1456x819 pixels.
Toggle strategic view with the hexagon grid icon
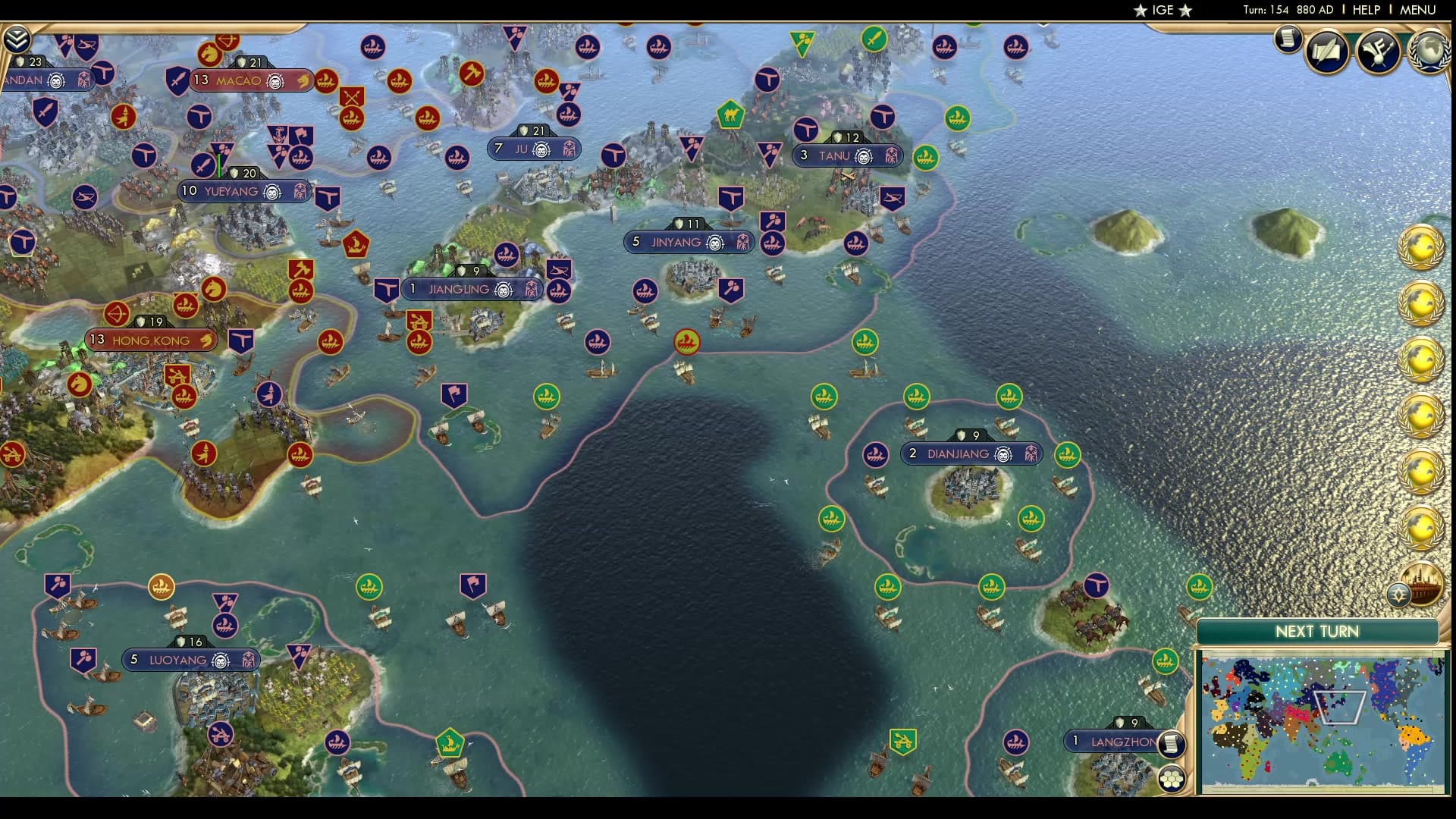(1171, 779)
